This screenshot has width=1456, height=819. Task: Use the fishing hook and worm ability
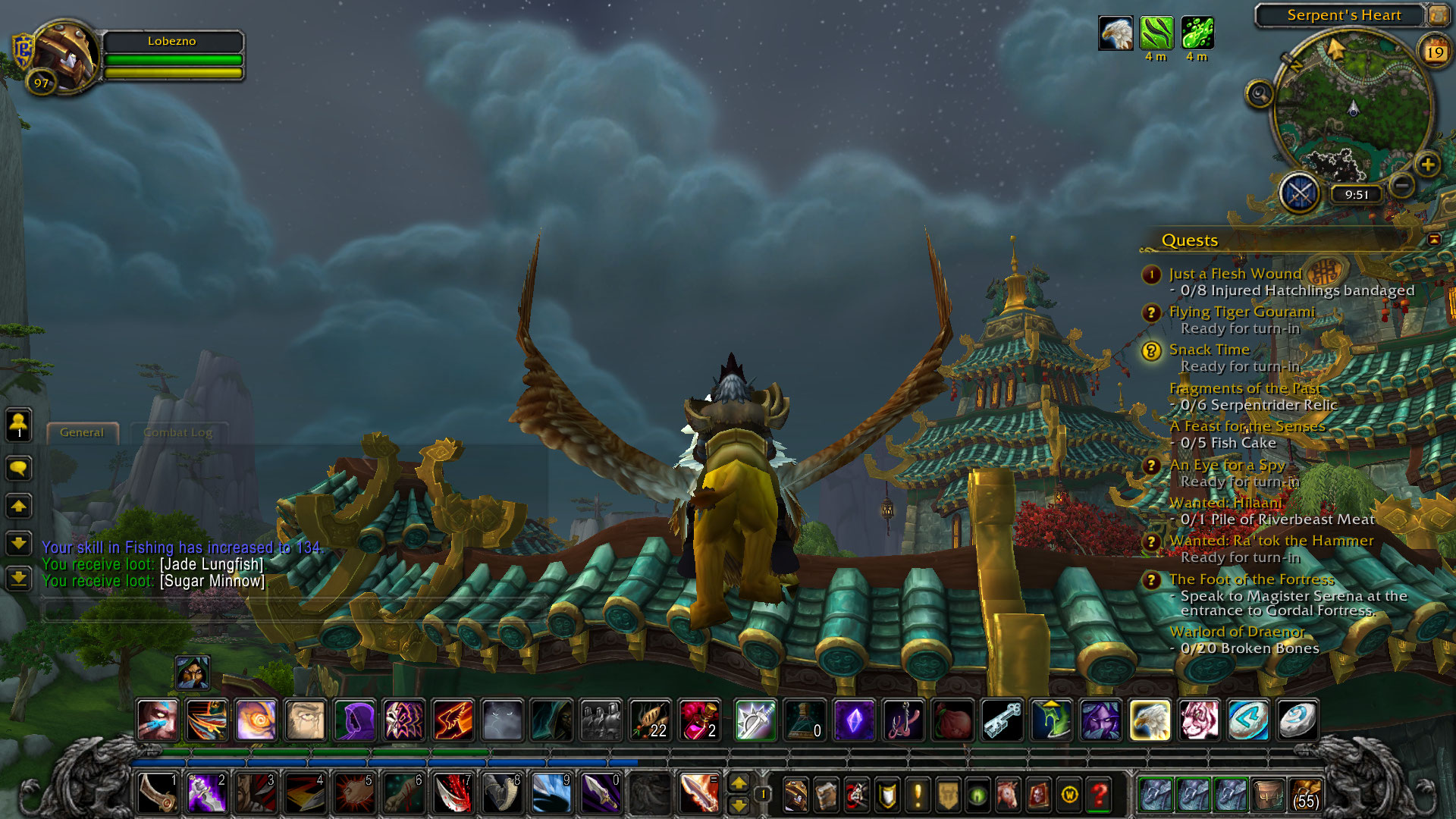pos(903,720)
